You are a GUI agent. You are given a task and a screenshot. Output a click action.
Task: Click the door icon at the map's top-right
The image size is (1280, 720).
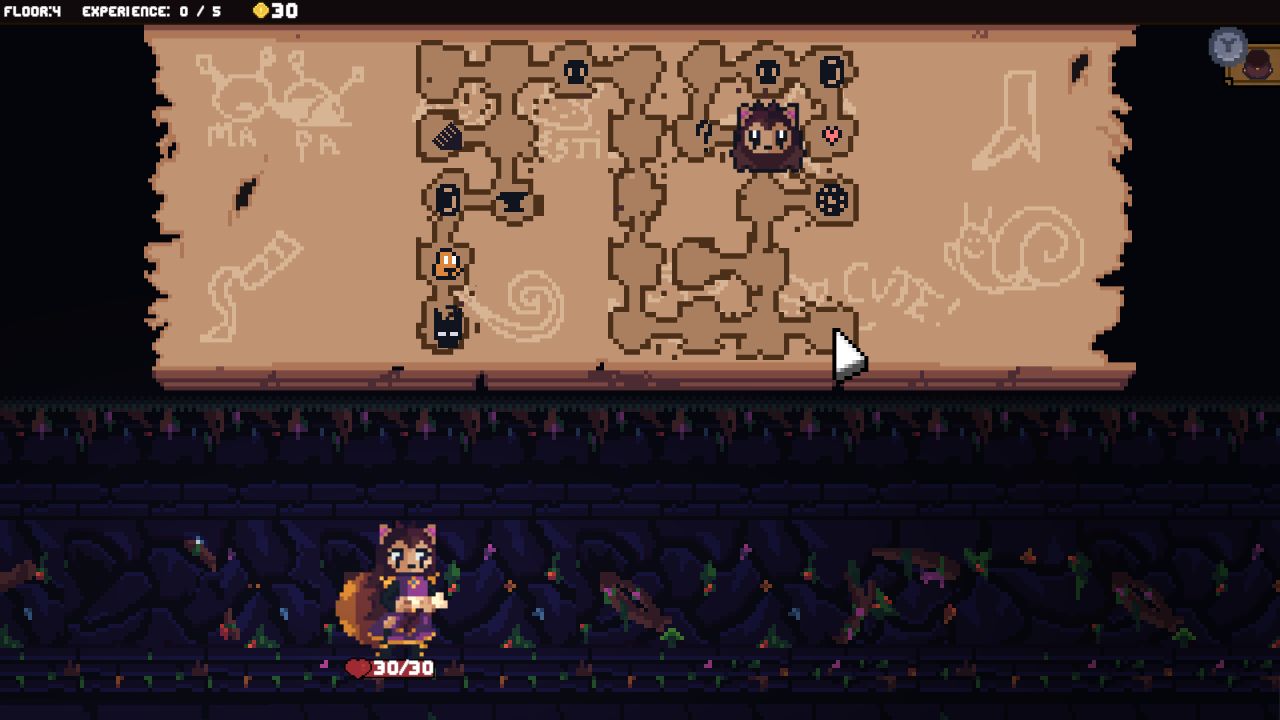pyautogui.click(x=830, y=71)
